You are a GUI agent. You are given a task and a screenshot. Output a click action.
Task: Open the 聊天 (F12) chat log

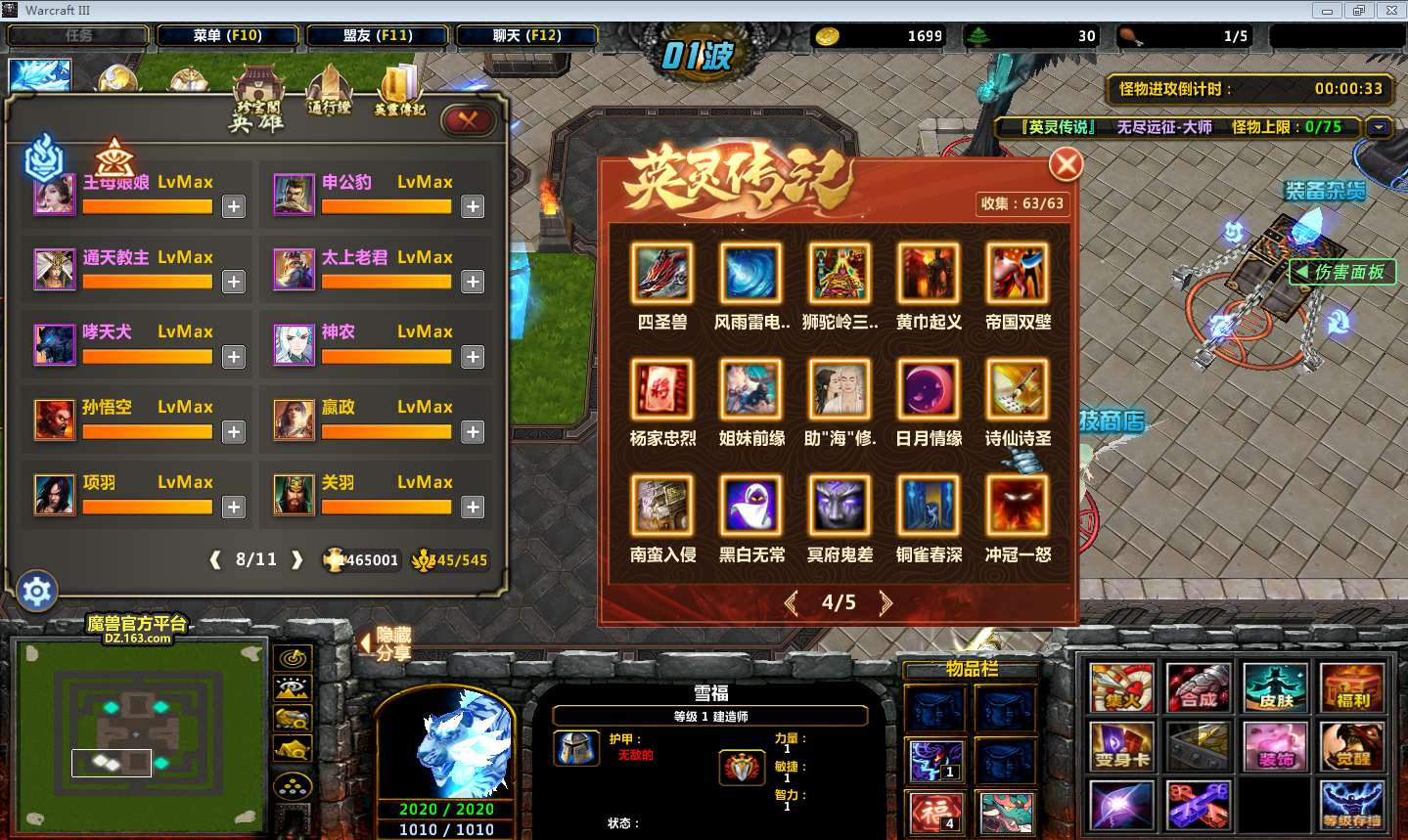click(x=526, y=35)
